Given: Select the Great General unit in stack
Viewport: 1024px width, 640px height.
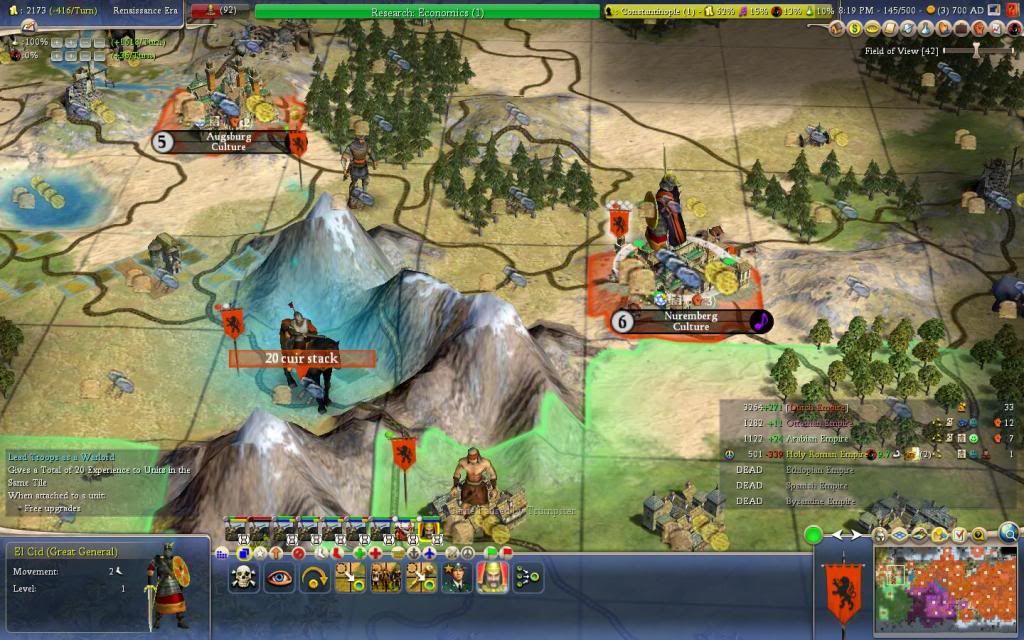Looking at the screenshot, I should [x=428, y=530].
